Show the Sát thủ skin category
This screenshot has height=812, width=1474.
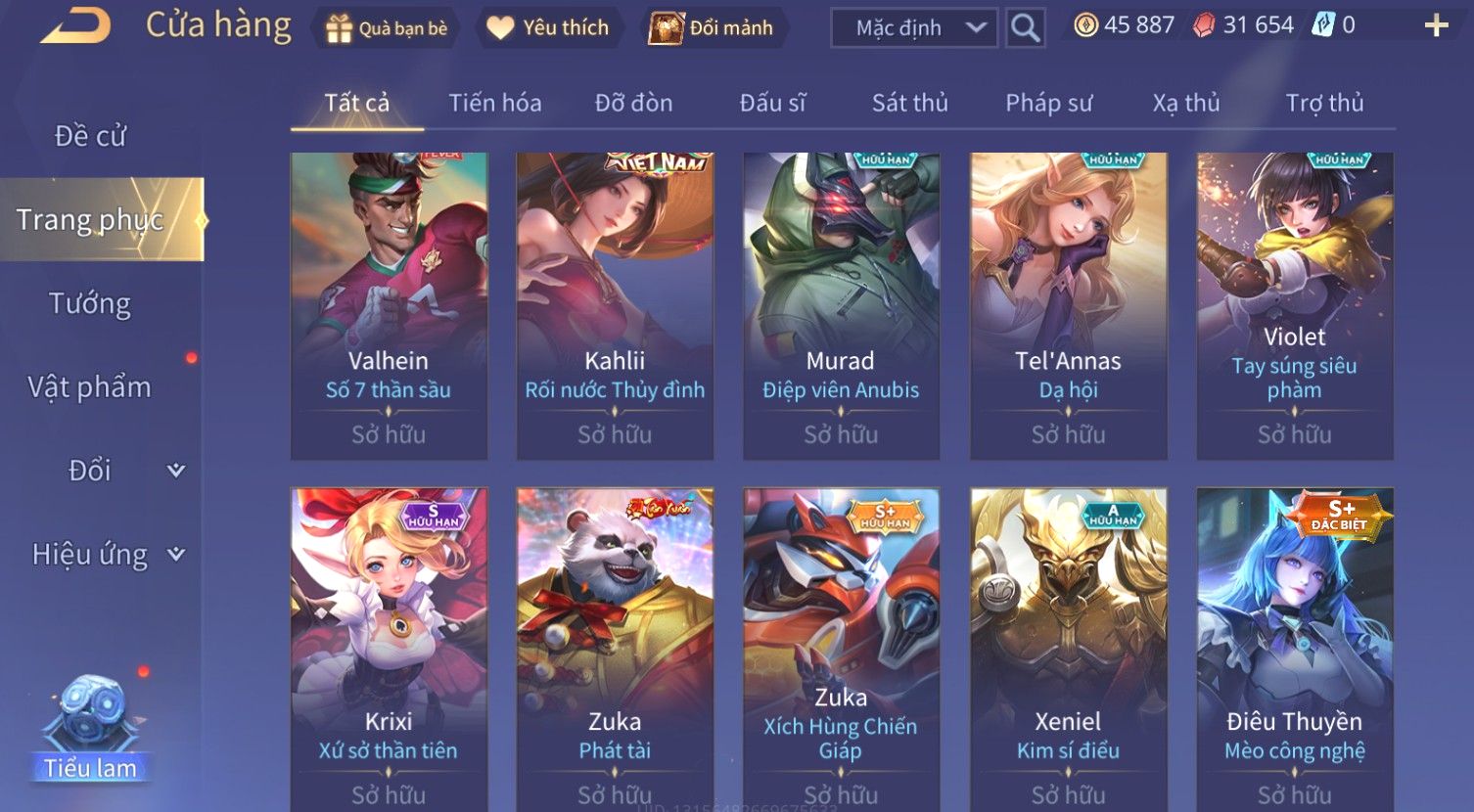point(909,103)
